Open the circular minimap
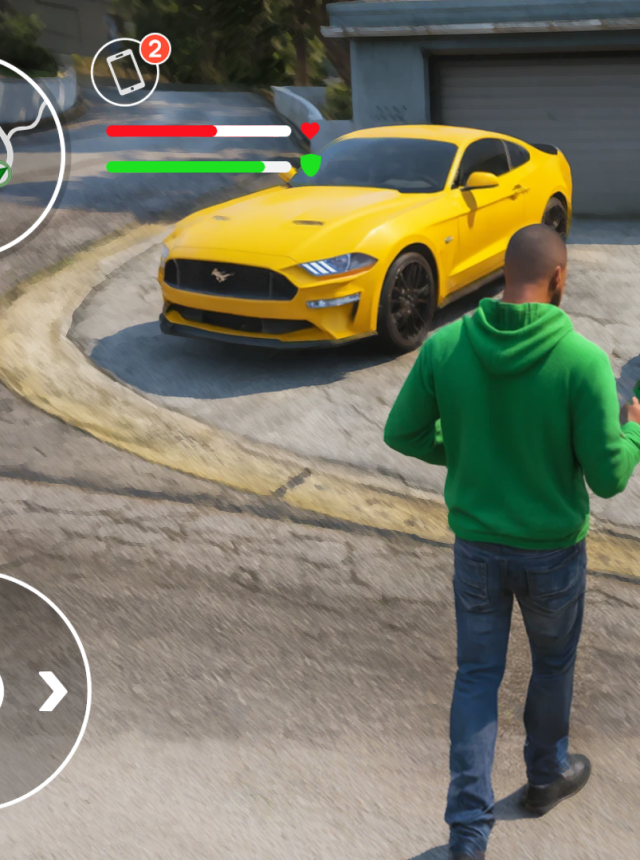 [22, 155]
